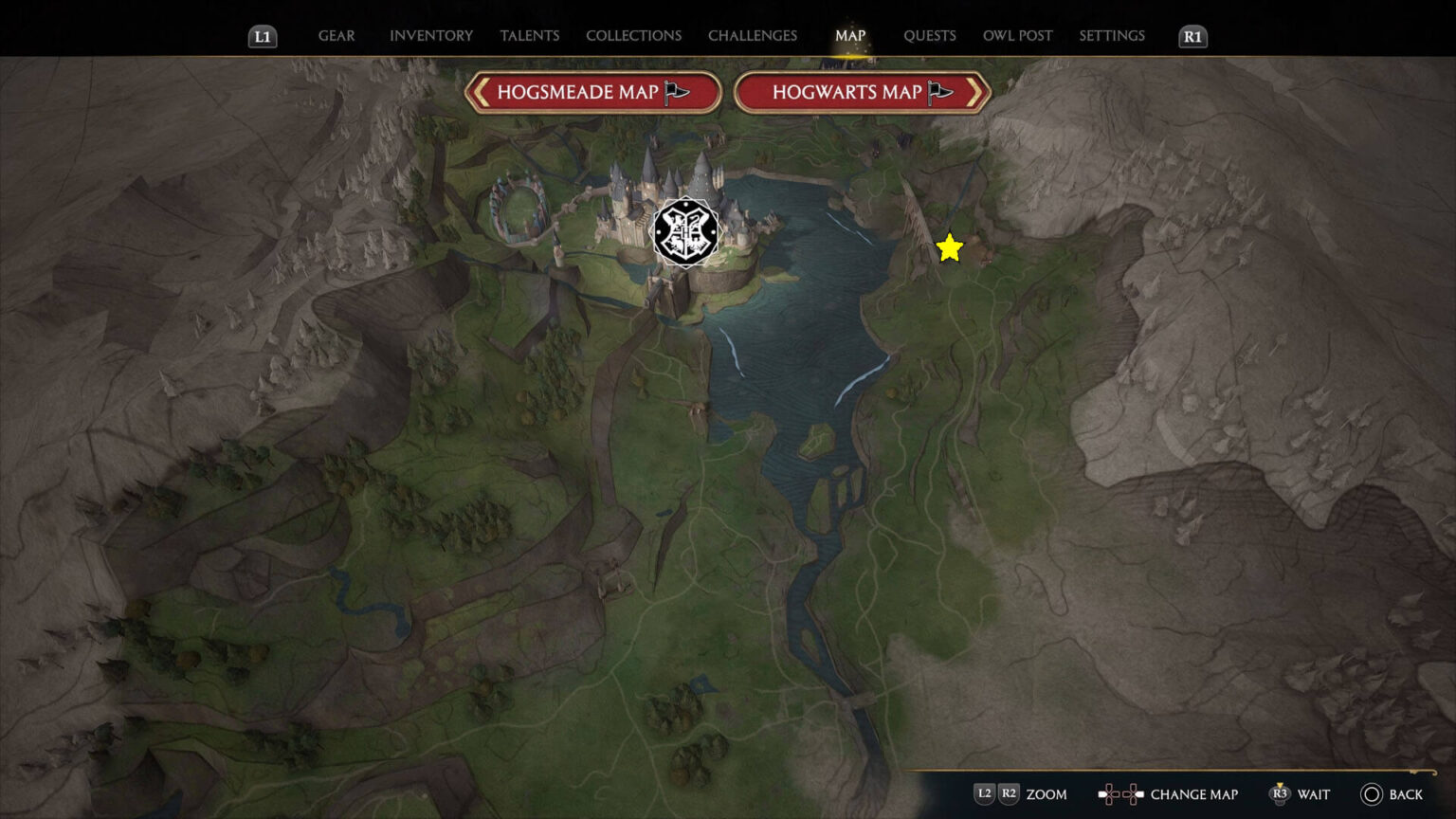Click the Hogwarts crest icon on the map

[x=684, y=230]
